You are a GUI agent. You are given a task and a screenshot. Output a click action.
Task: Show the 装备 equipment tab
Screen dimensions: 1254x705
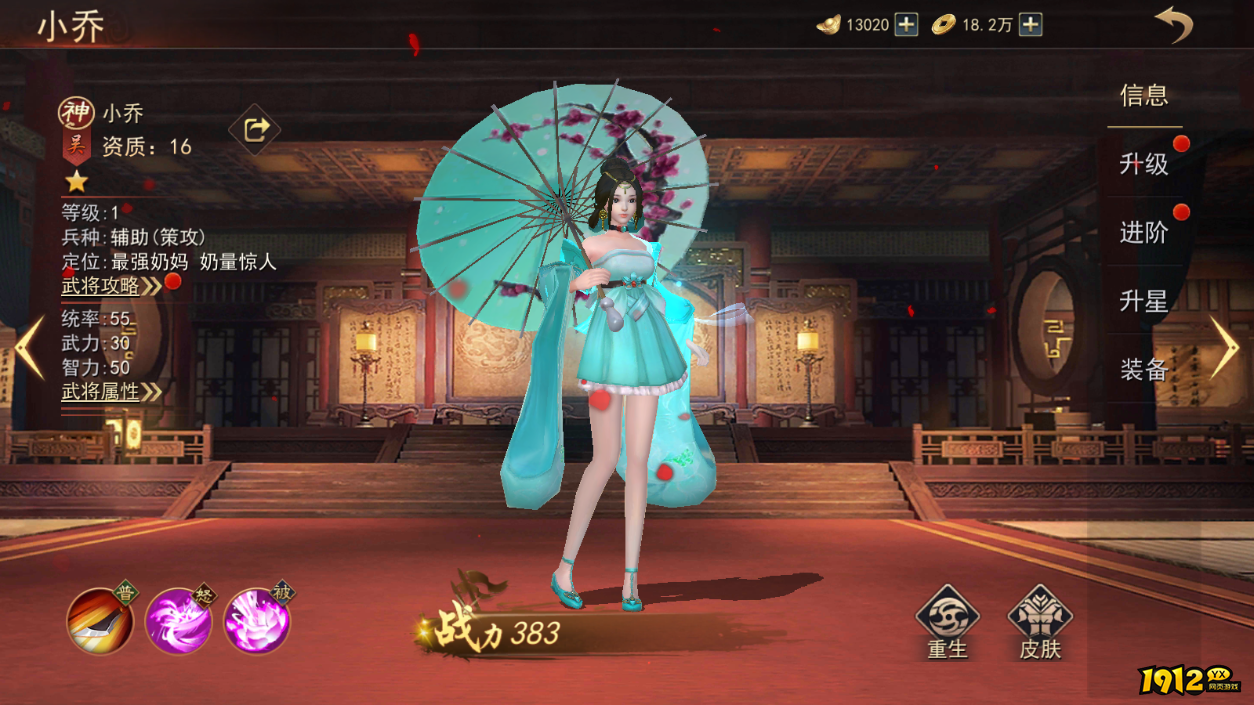[1144, 370]
